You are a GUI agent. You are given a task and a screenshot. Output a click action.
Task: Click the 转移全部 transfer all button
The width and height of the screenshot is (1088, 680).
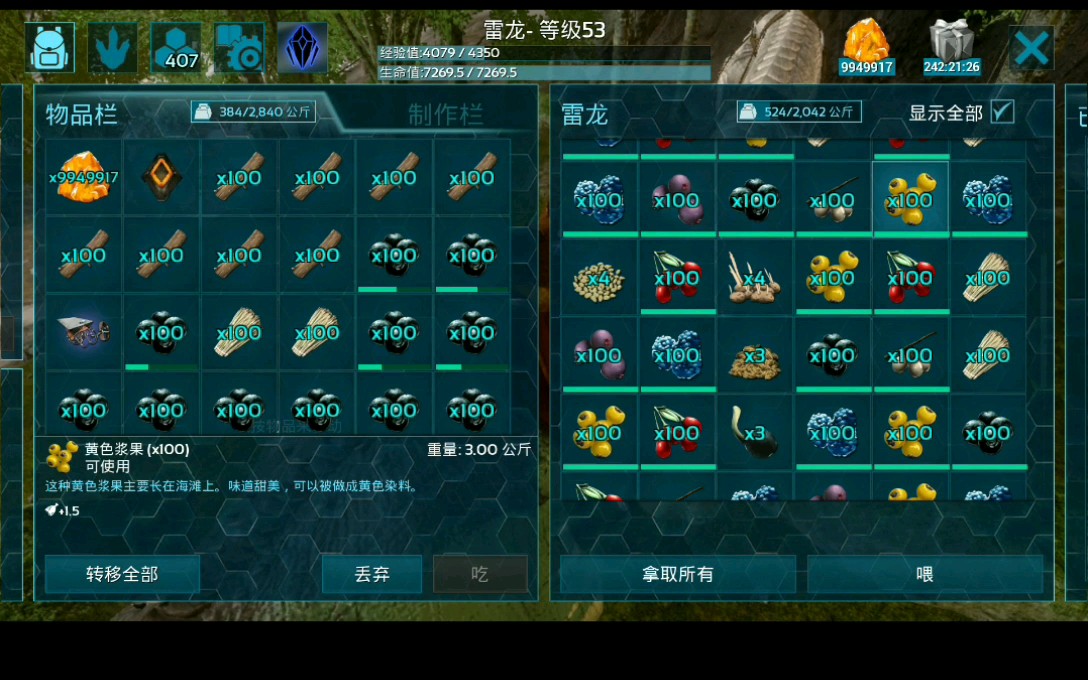point(122,574)
